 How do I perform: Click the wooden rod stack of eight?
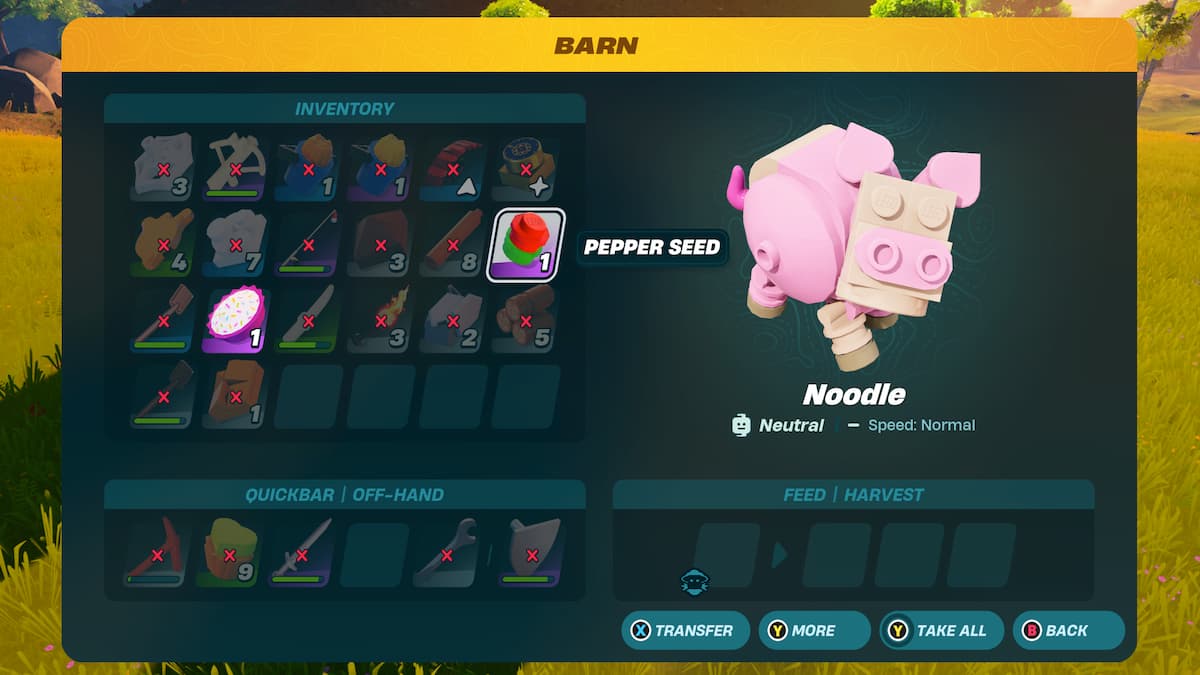[x=454, y=245]
